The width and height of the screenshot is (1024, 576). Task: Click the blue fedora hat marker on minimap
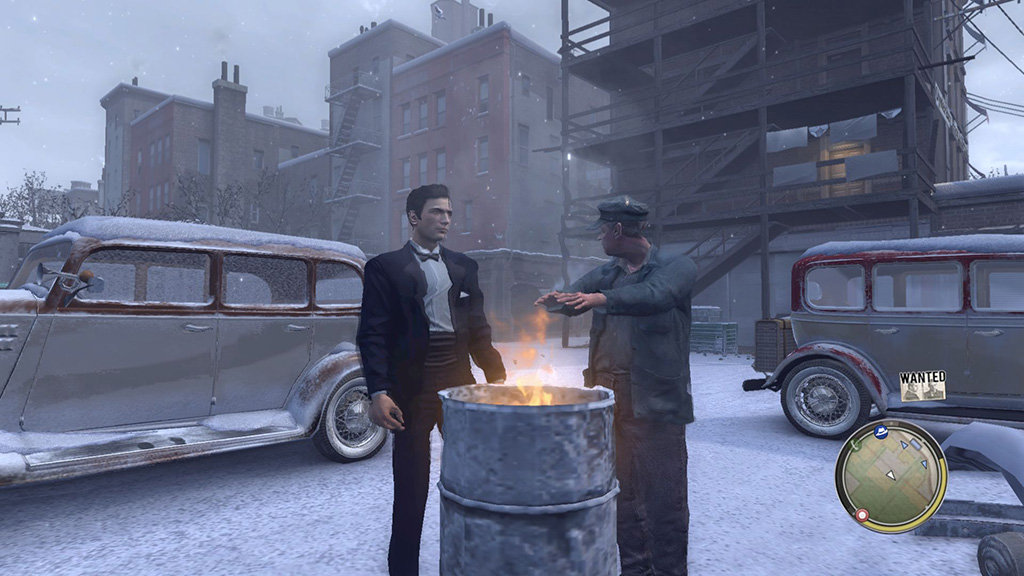pyautogui.click(x=882, y=431)
